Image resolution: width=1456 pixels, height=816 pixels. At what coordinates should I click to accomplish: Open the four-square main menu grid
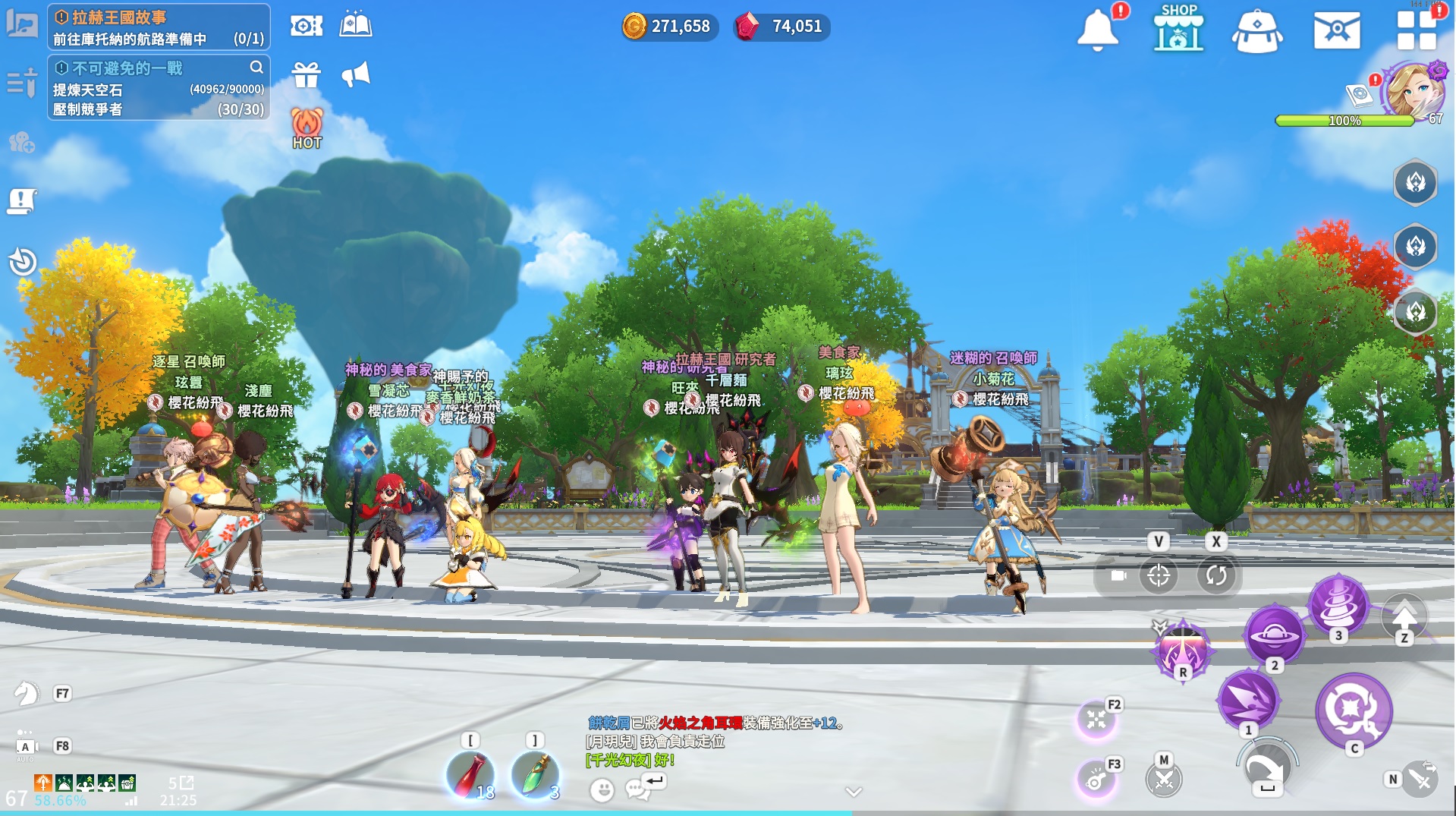coord(1417,30)
